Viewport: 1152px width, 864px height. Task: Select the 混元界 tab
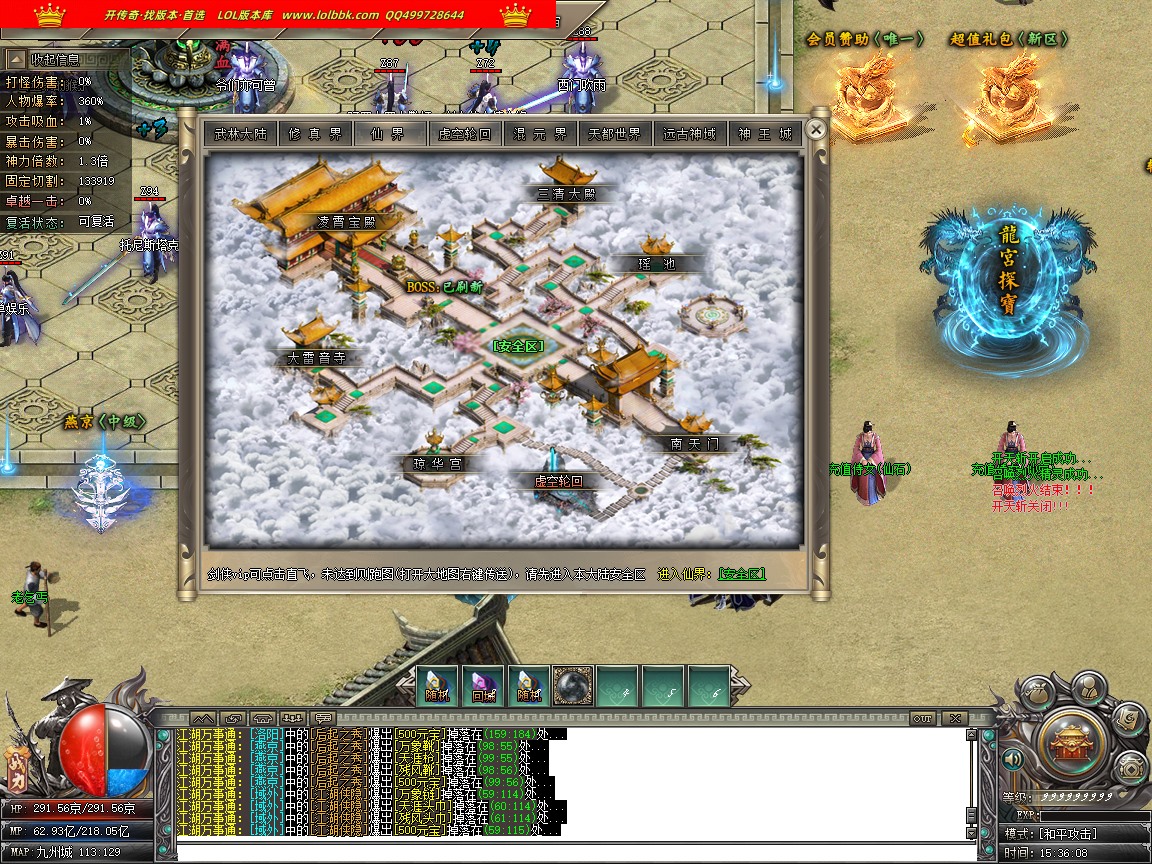[541, 134]
